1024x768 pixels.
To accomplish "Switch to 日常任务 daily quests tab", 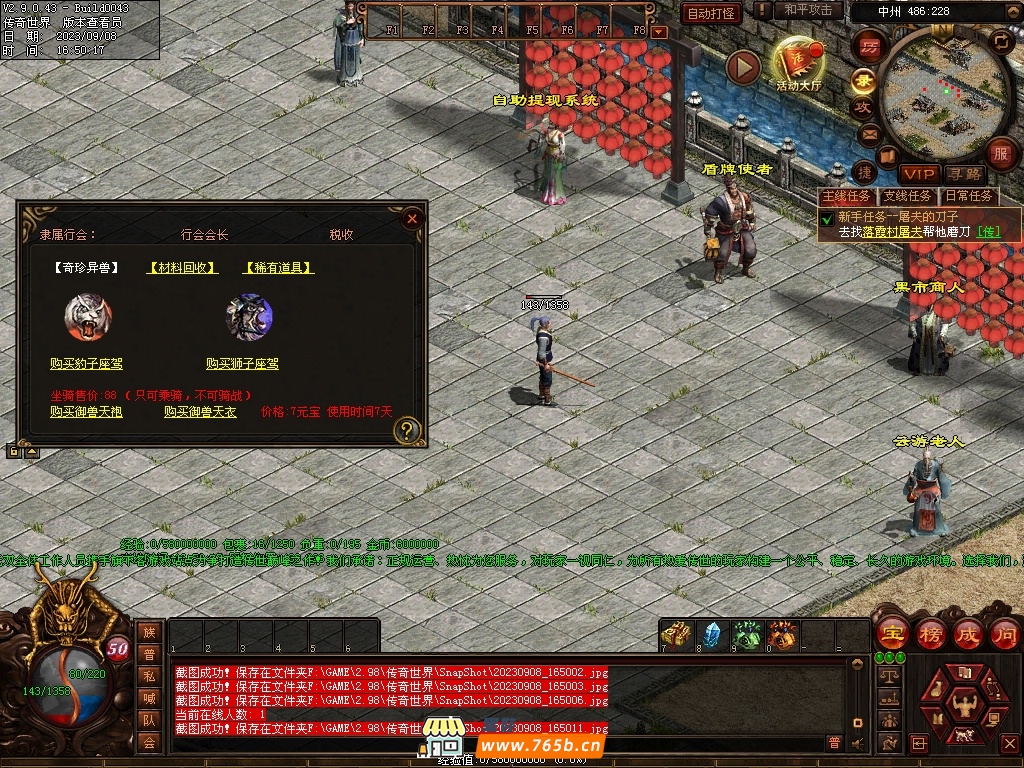I will point(969,196).
